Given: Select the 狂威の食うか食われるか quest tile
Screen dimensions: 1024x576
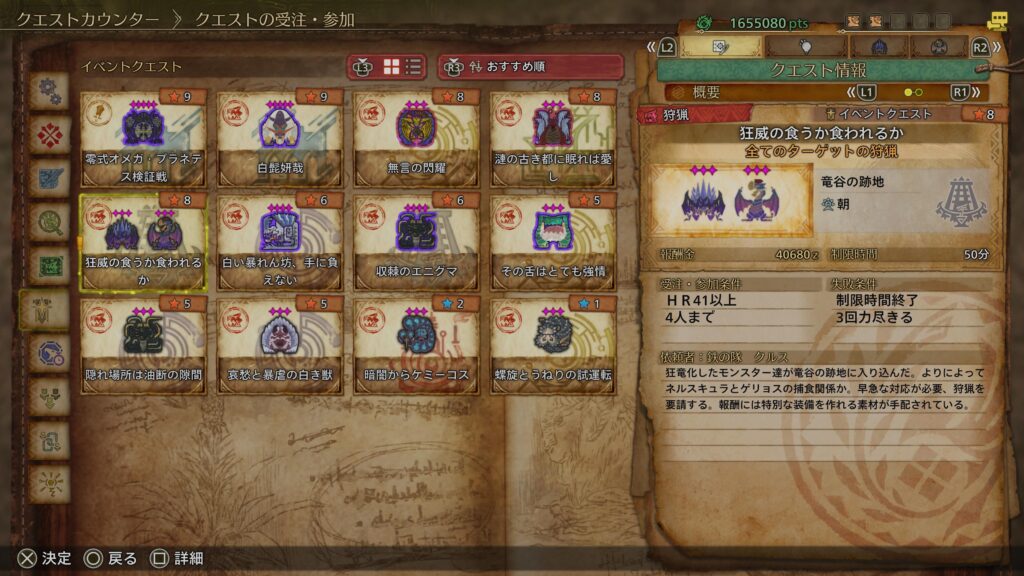Looking at the screenshot, I should coord(143,241).
